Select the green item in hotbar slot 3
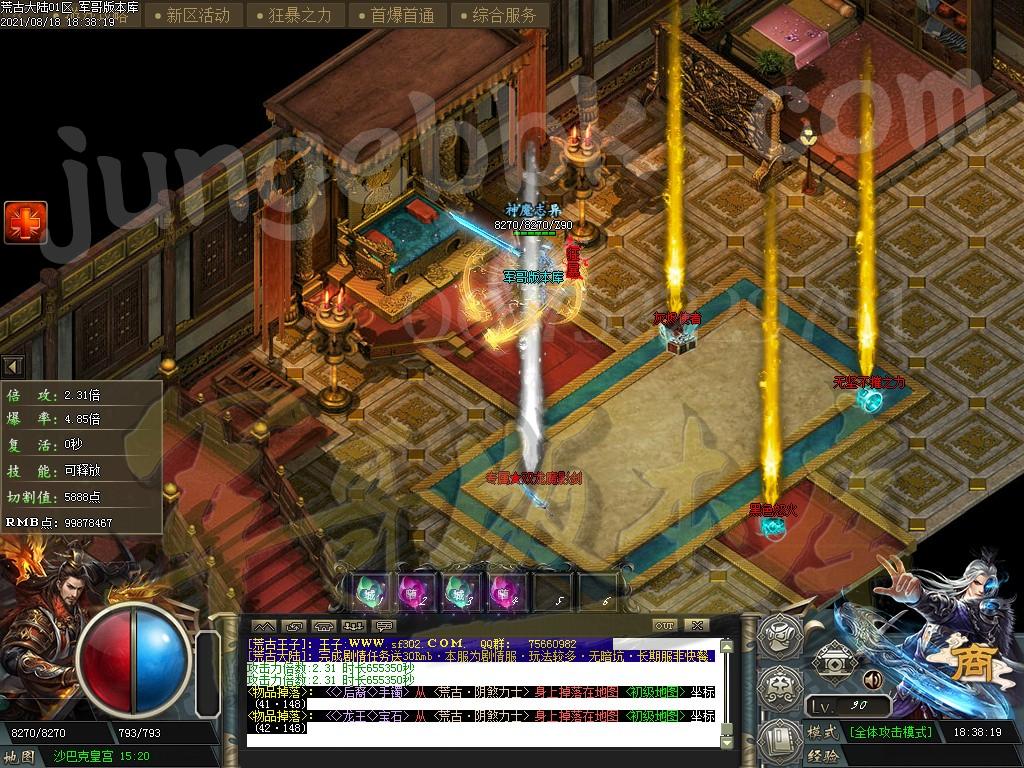The height and width of the screenshot is (768, 1024). (457, 593)
